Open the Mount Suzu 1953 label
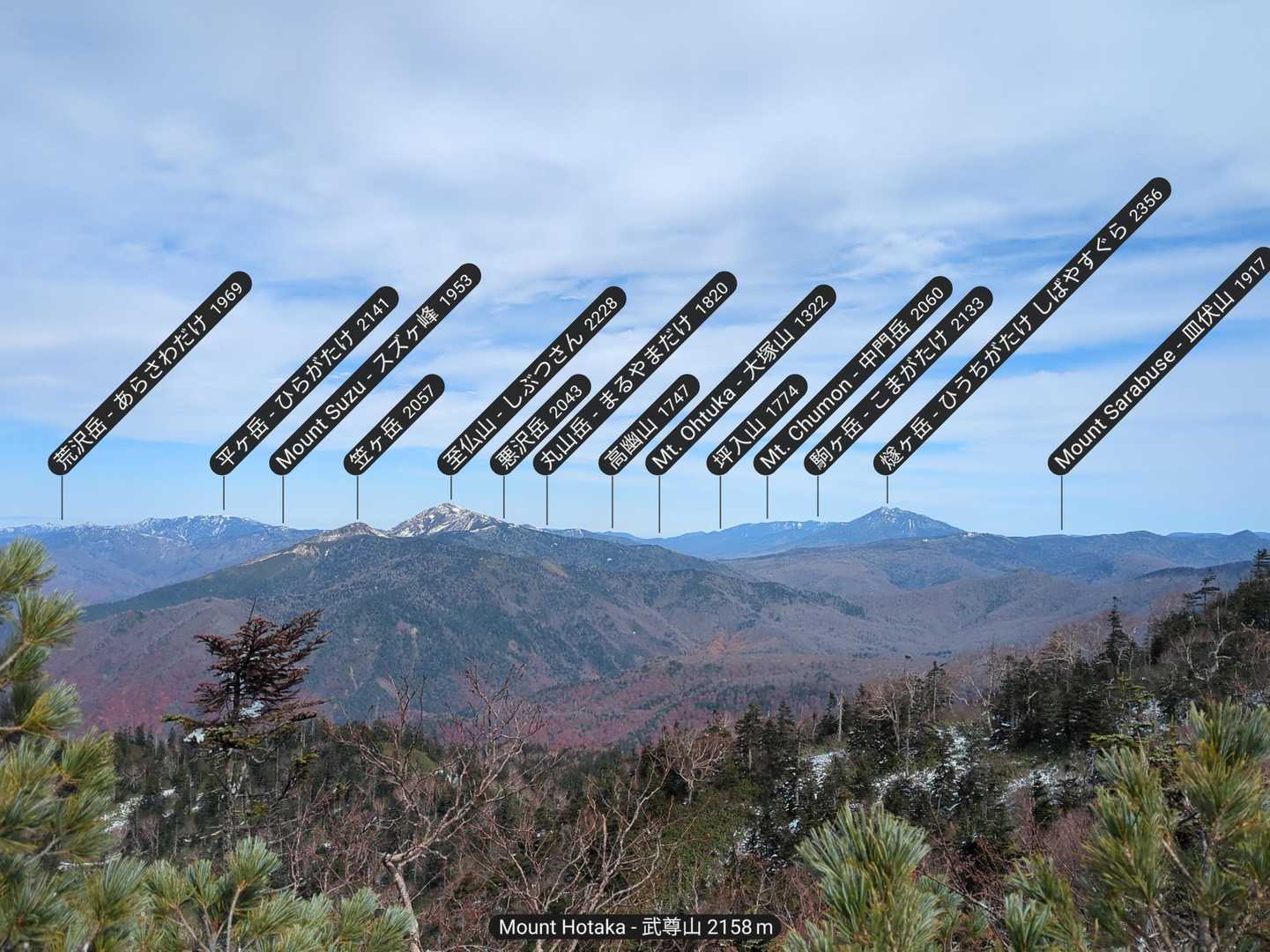Screen dimensions: 1270x952 (375, 367)
